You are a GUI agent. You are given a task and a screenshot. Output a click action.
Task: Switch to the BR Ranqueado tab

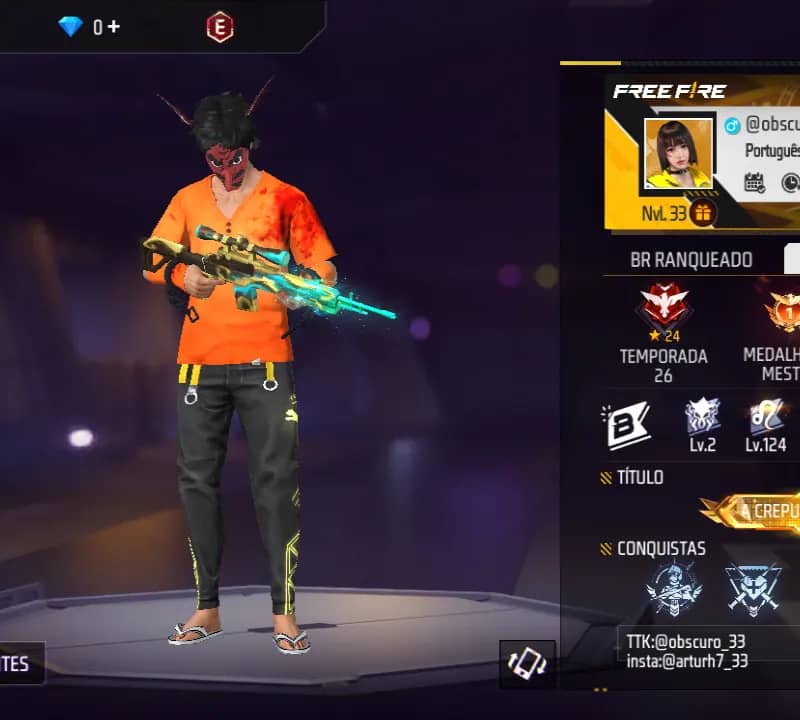[x=691, y=260]
